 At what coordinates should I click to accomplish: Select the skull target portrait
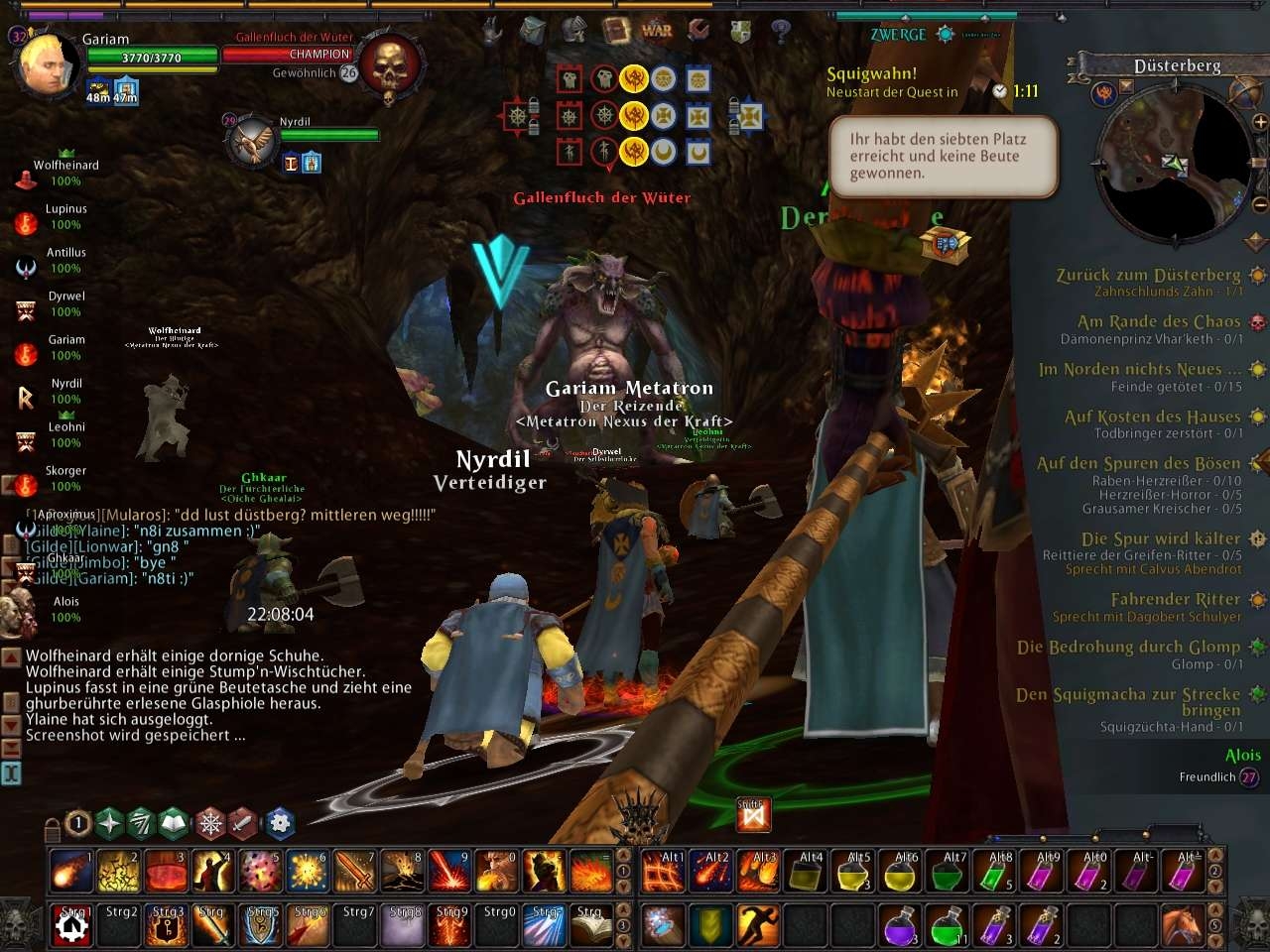tap(388, 65)
